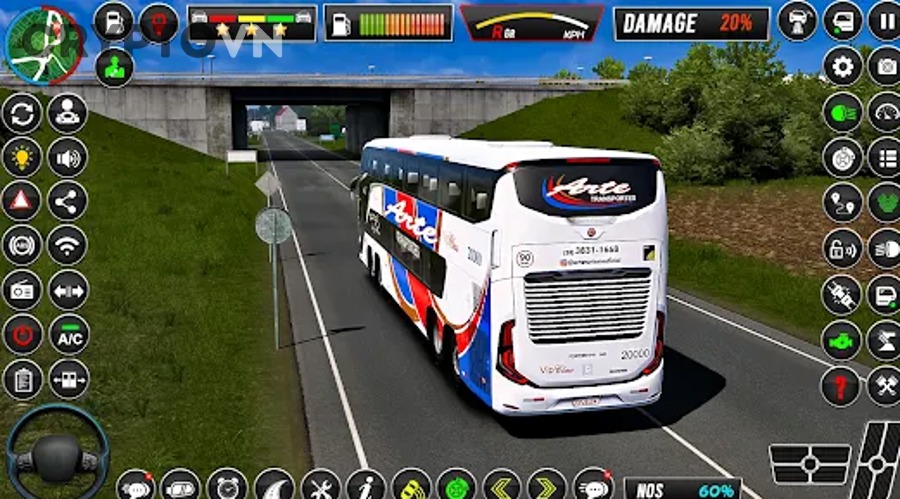Open the circular minimap
The width and height of the screenshot is (900, 499).
[x=43, y=44]
